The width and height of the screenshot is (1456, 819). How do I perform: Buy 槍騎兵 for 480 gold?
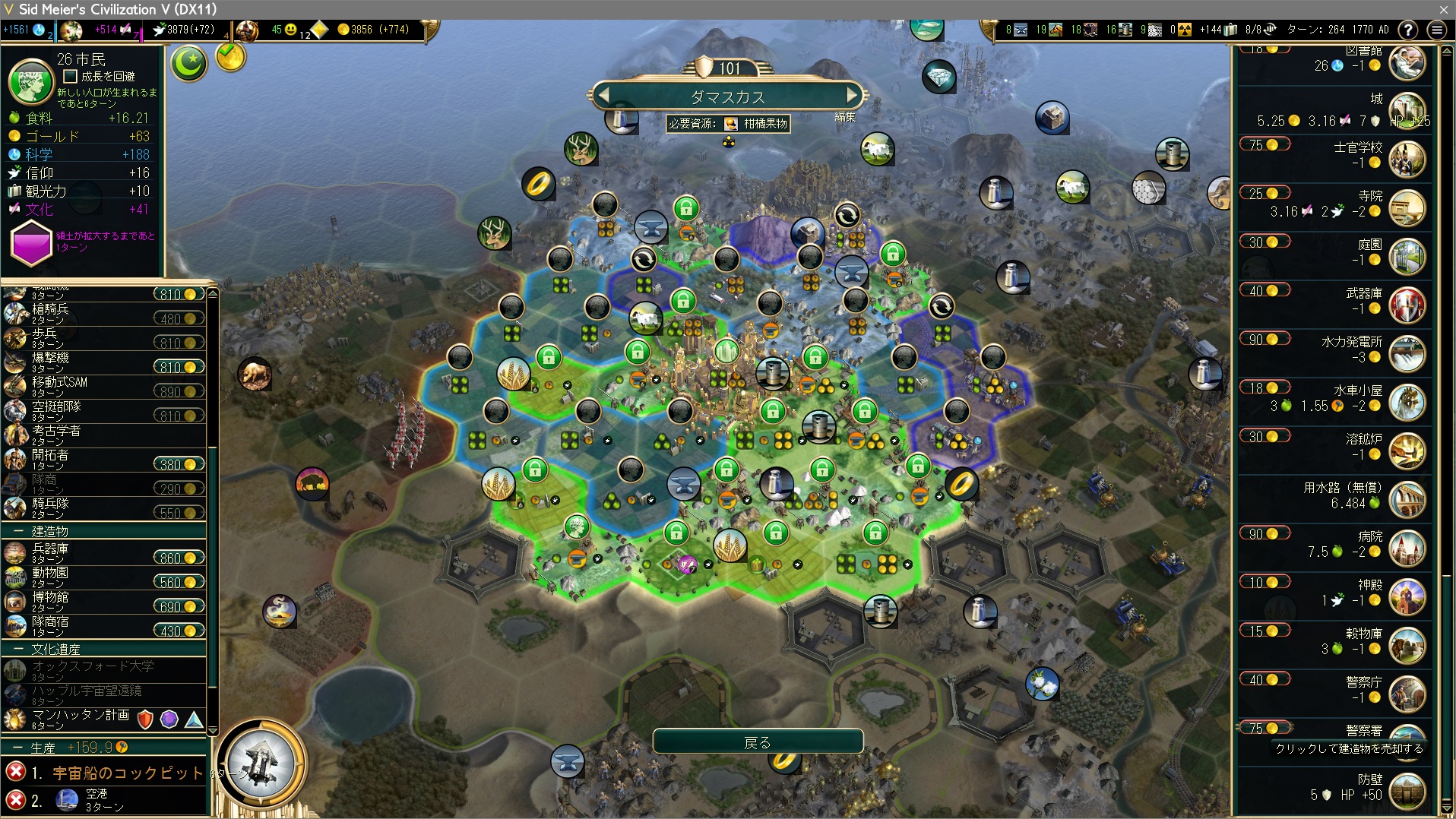(x=179, y=319)
